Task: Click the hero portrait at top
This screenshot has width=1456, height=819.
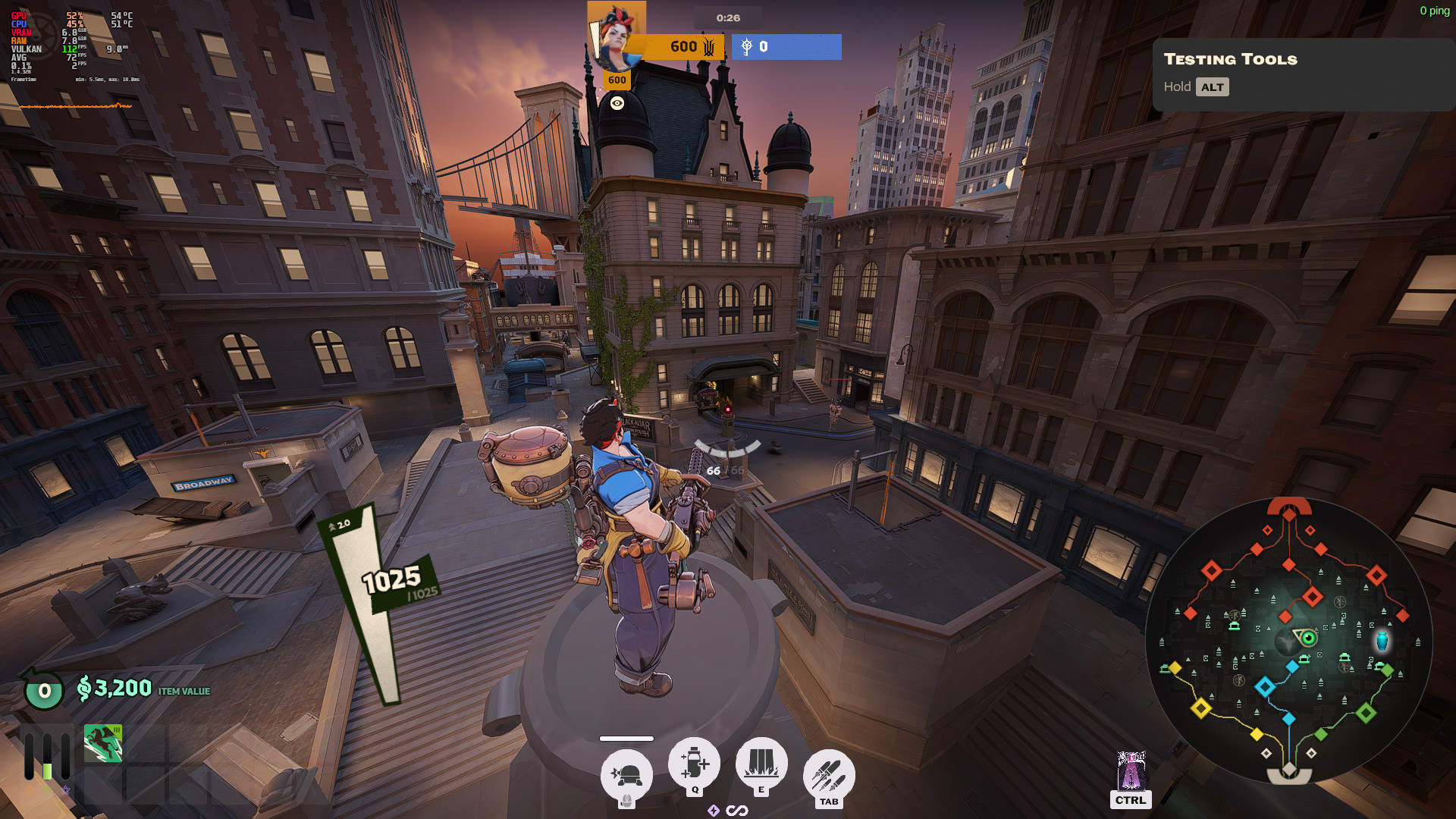Action: pyautogui.click(x=615, y=36)
